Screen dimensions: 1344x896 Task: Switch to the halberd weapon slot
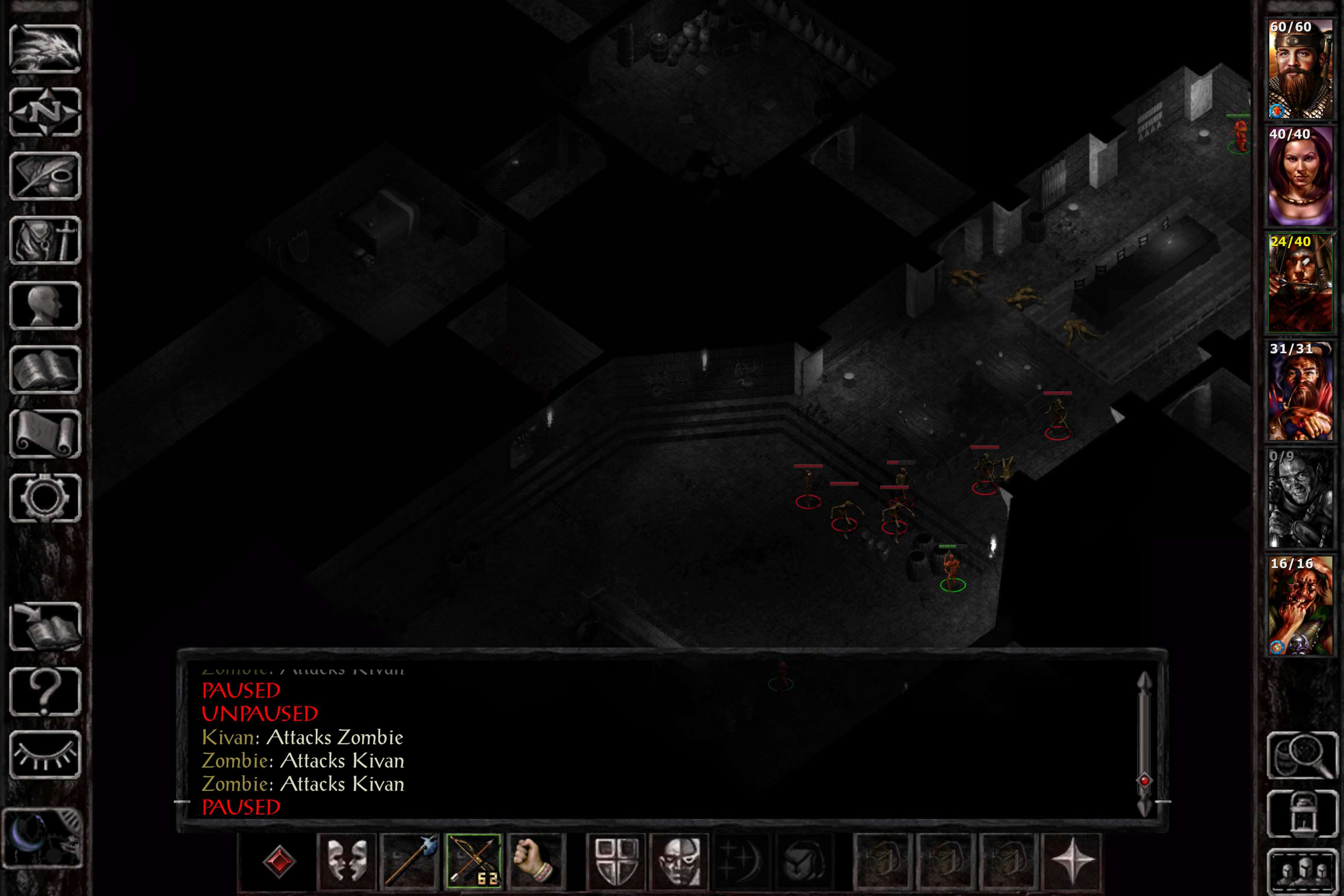coord(410,860)
